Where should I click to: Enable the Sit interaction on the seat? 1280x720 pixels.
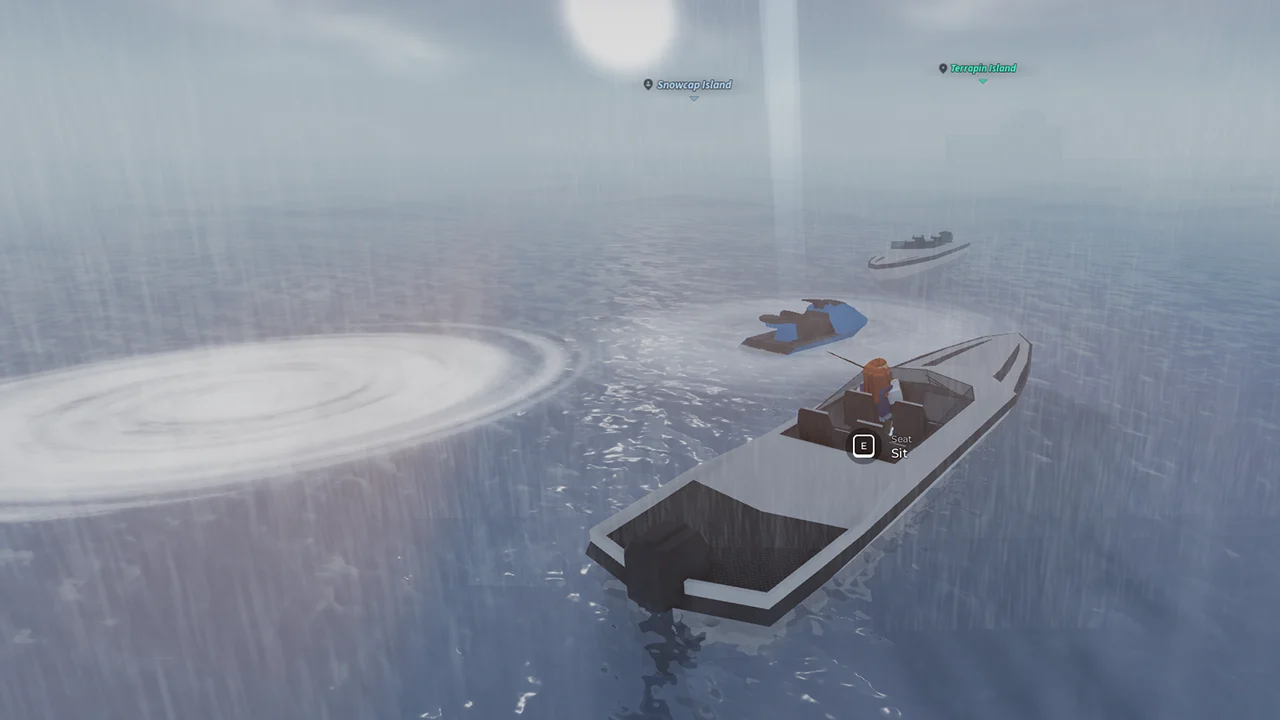[x=863, y=445]
